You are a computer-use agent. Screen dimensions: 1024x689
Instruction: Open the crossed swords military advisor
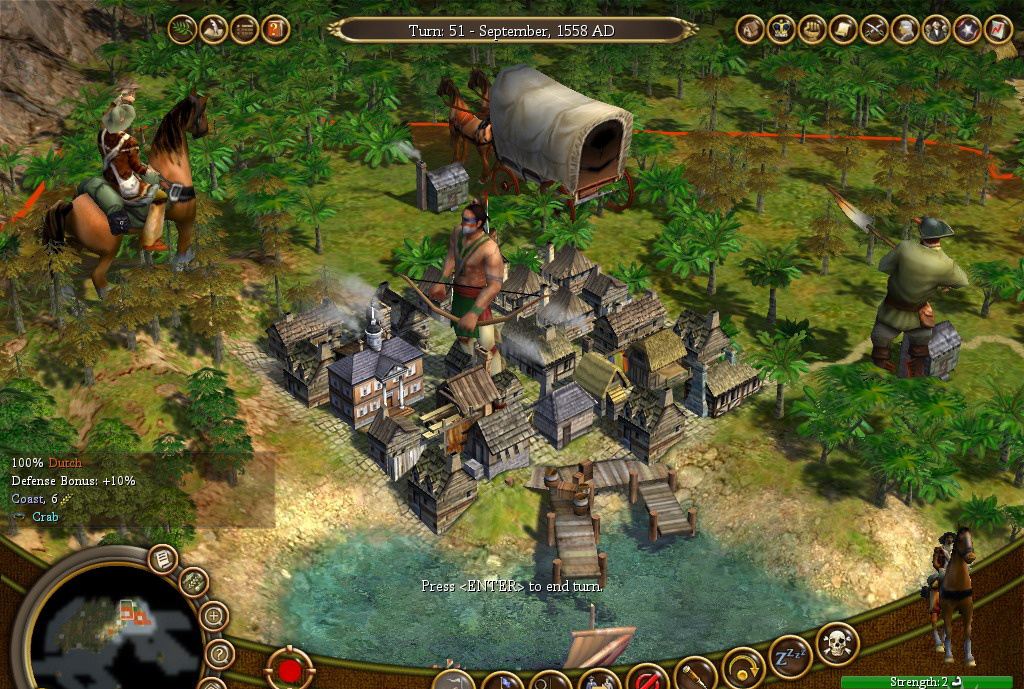pyautogui.click(x=874, y=29)
